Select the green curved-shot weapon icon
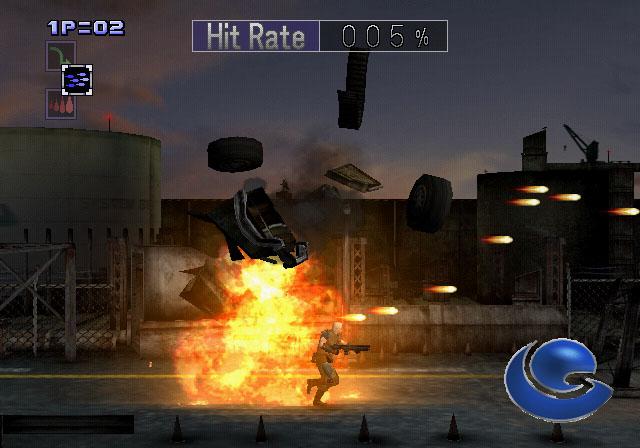Viewport: 640px width, 448px height. pos(59,54)
